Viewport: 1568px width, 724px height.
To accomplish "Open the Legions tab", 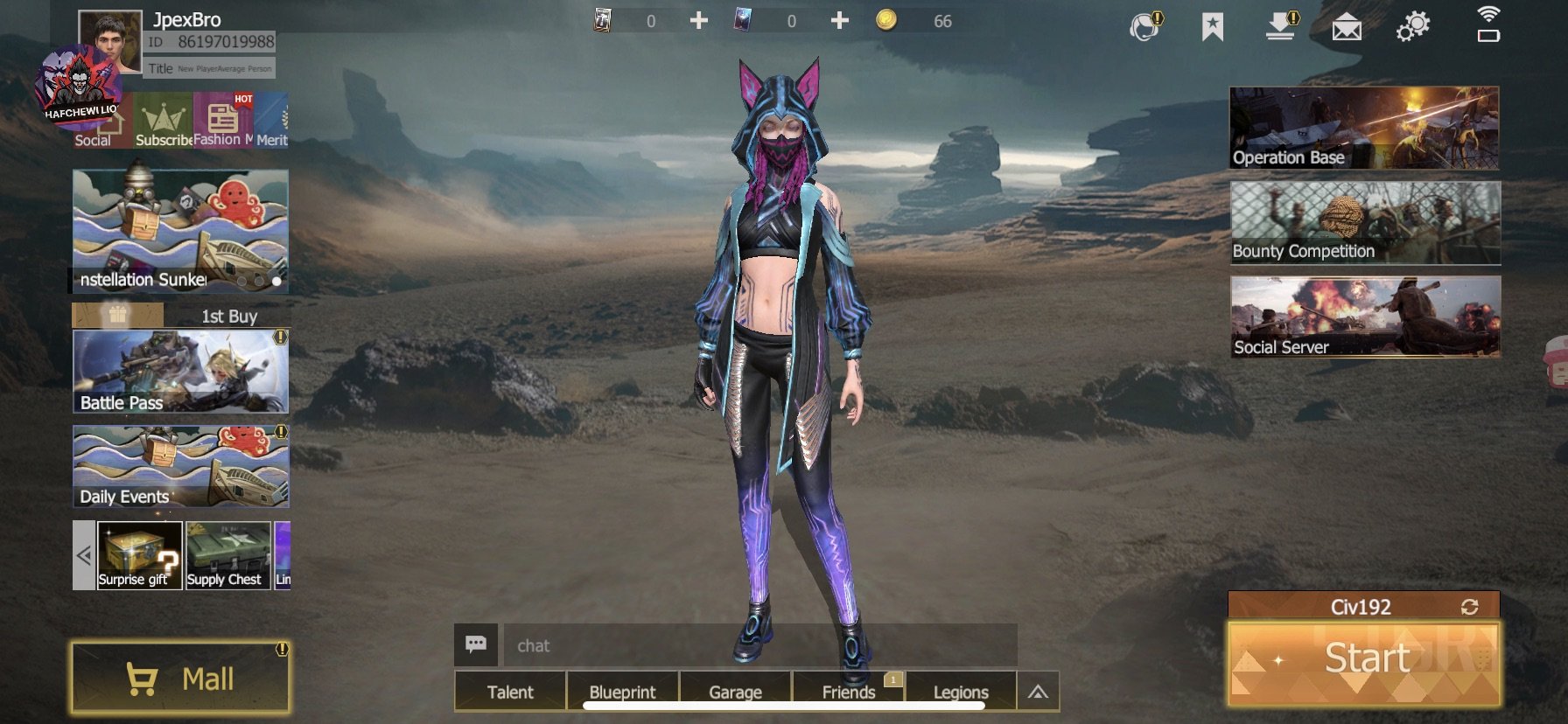I will pyautogui.click(x=961, y=692).
